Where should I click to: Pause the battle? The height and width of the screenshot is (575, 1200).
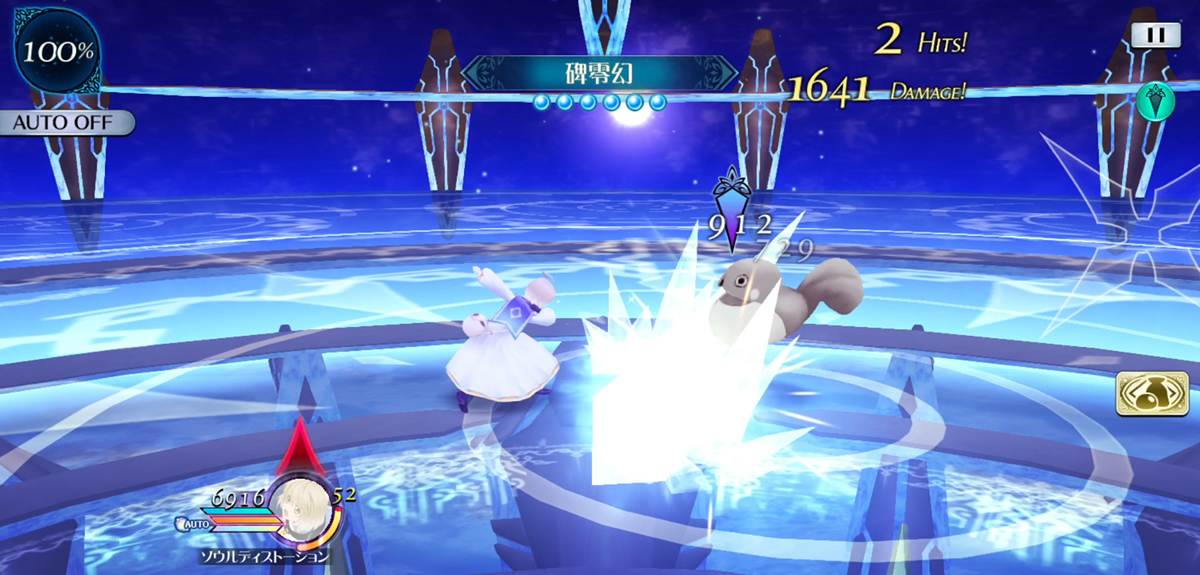[1155, 34]
